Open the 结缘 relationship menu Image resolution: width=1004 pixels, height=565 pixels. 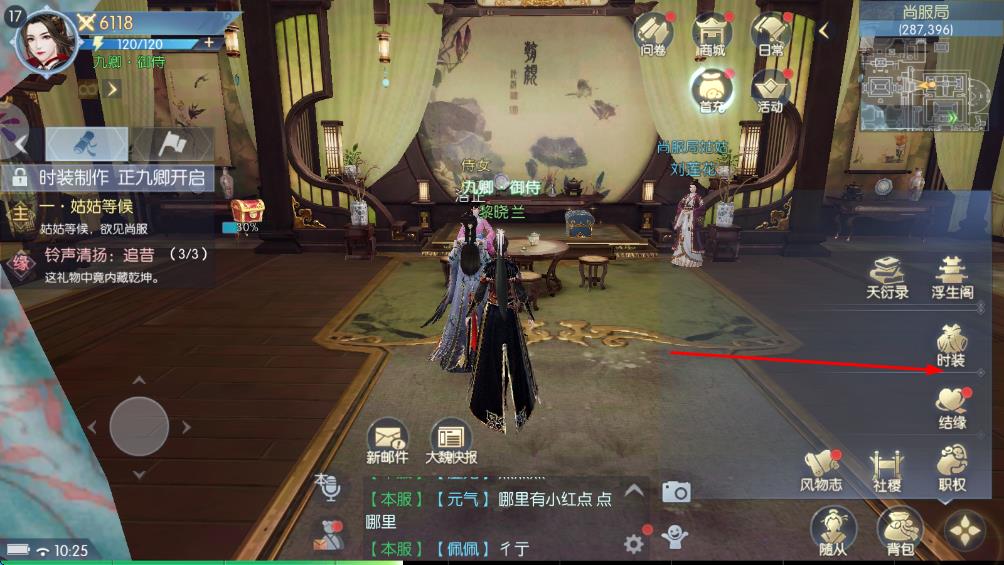pyautogui.click(x=951, y=406)
